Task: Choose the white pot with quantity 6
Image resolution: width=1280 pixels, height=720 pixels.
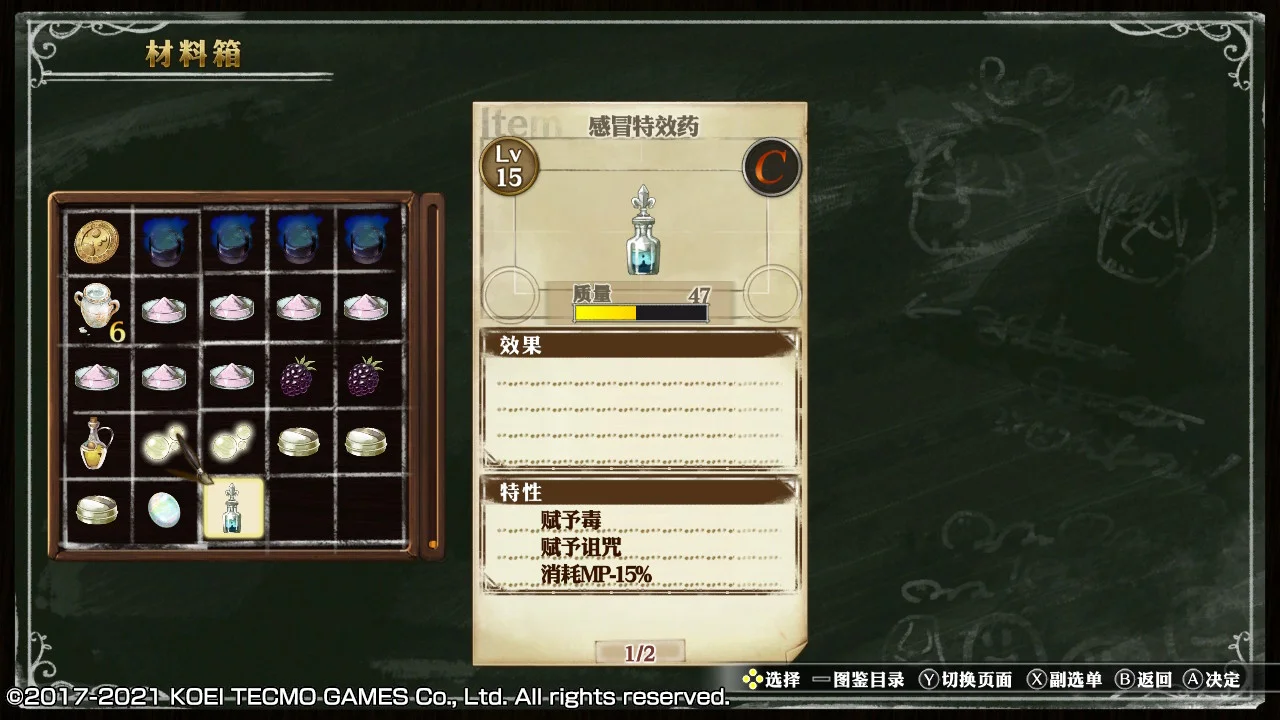Action: [97, 307]
